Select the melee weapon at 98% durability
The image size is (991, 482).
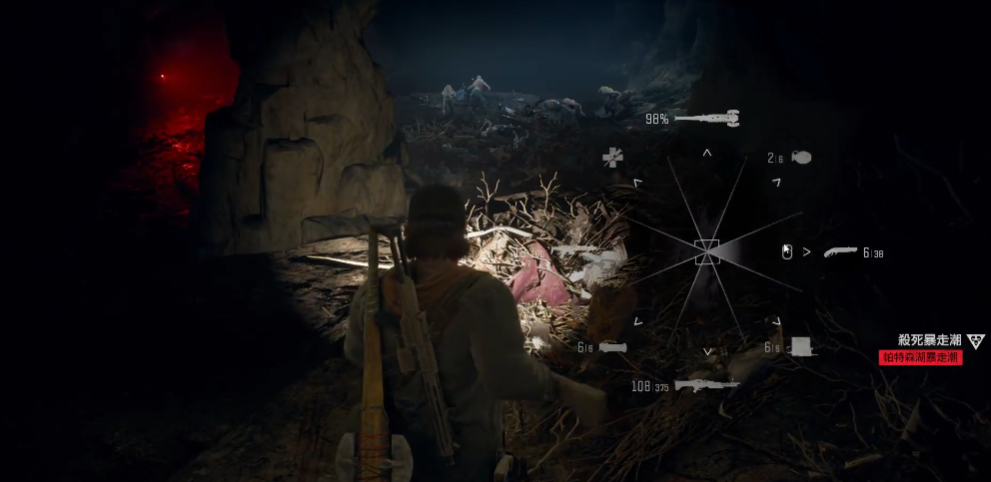tap(707, 119)
